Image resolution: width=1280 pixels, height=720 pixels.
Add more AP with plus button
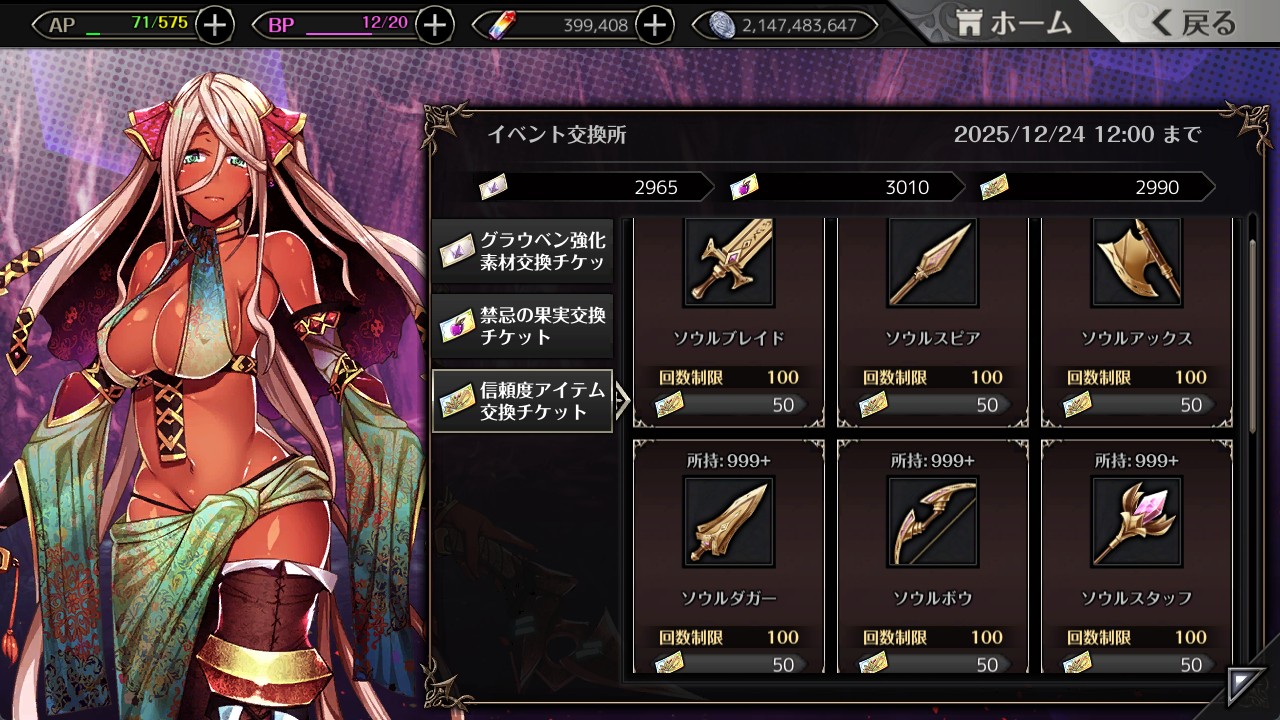coord(215,25)
